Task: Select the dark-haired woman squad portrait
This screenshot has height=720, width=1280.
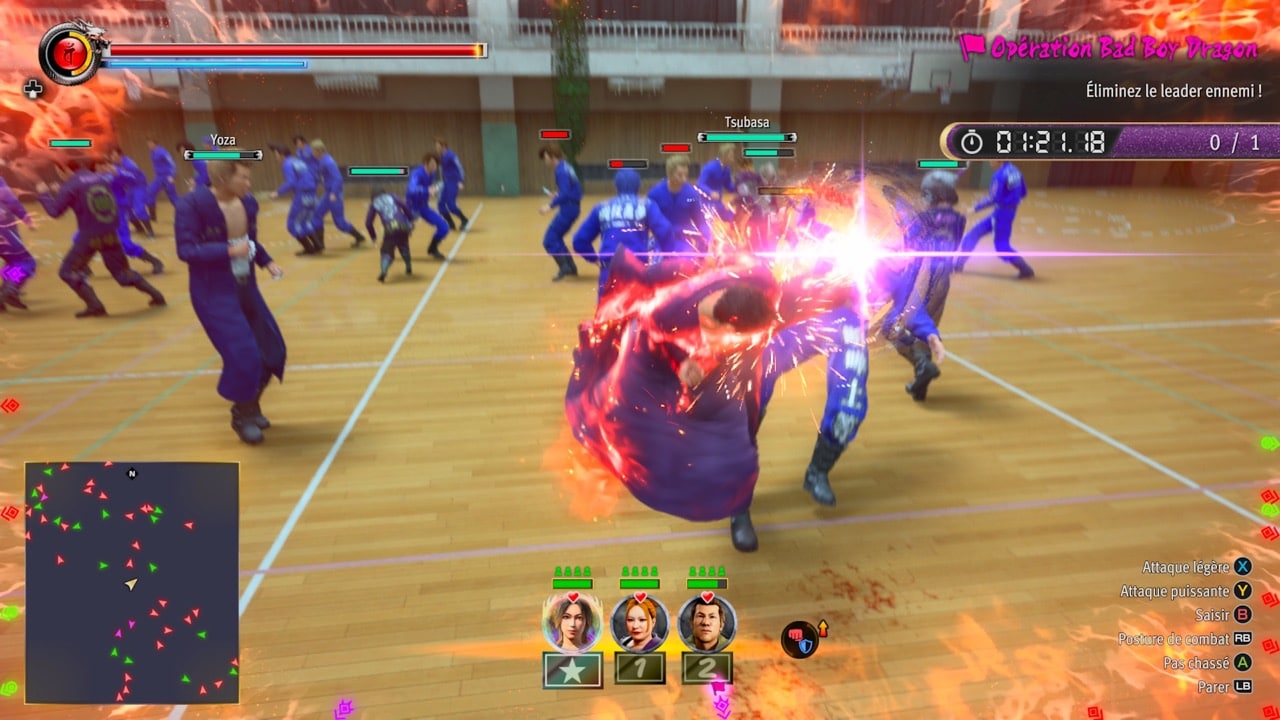Action: 572,623
